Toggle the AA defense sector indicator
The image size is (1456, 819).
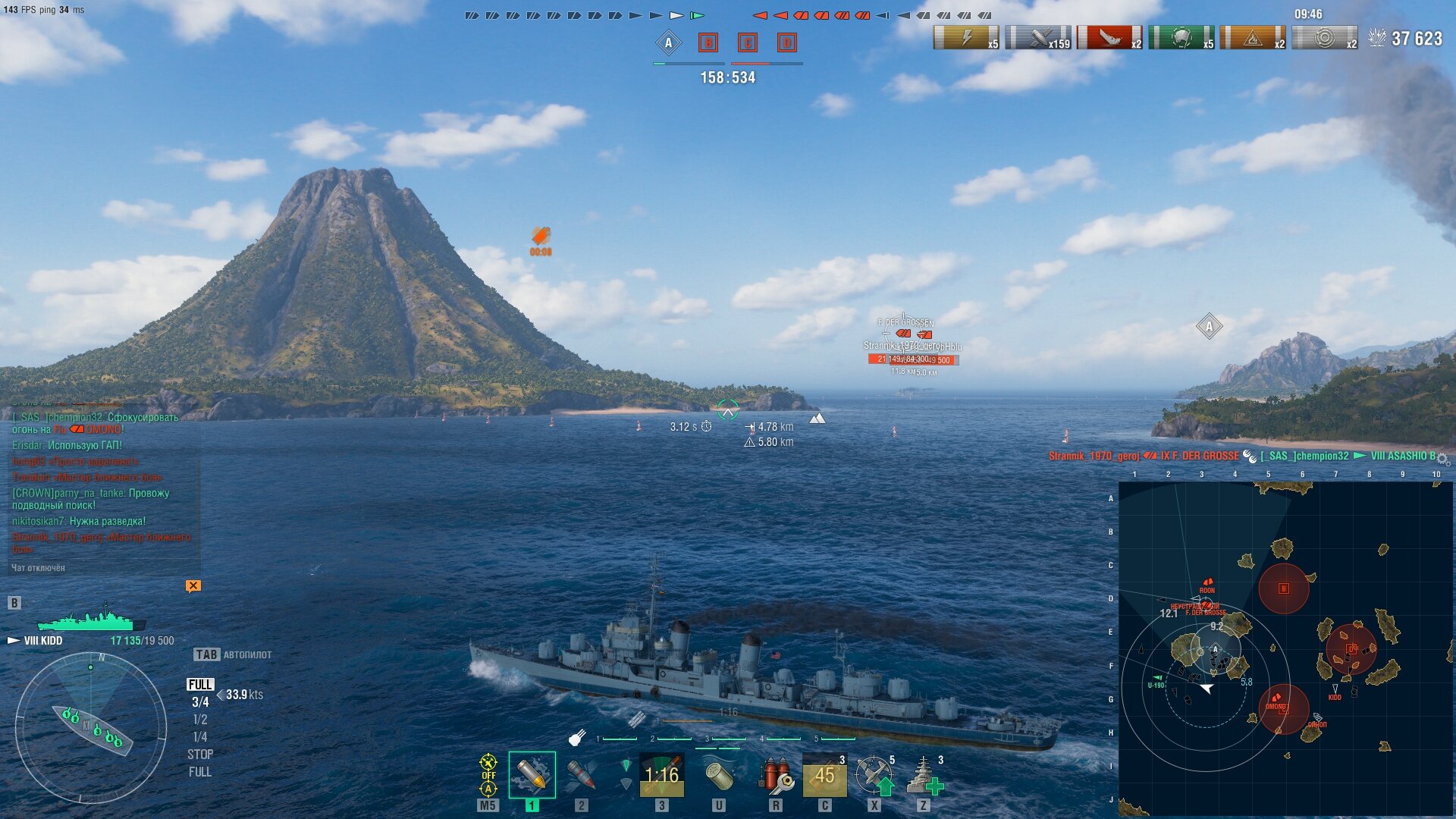(488, 775)
